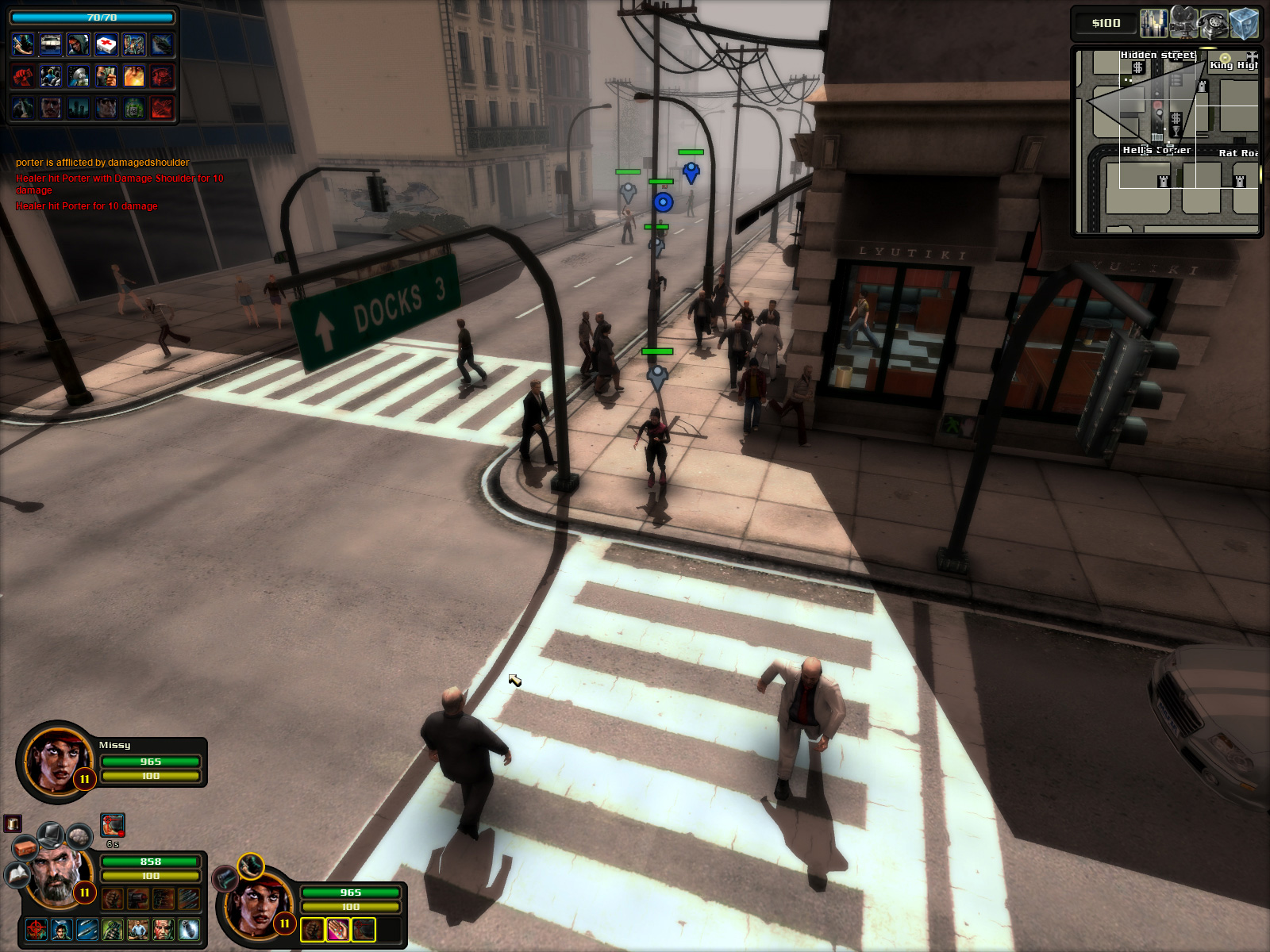The height and width of the screenshot is (952, 1270).
Task: Open the rotary telephone button
Action: tap(1214, 24)
